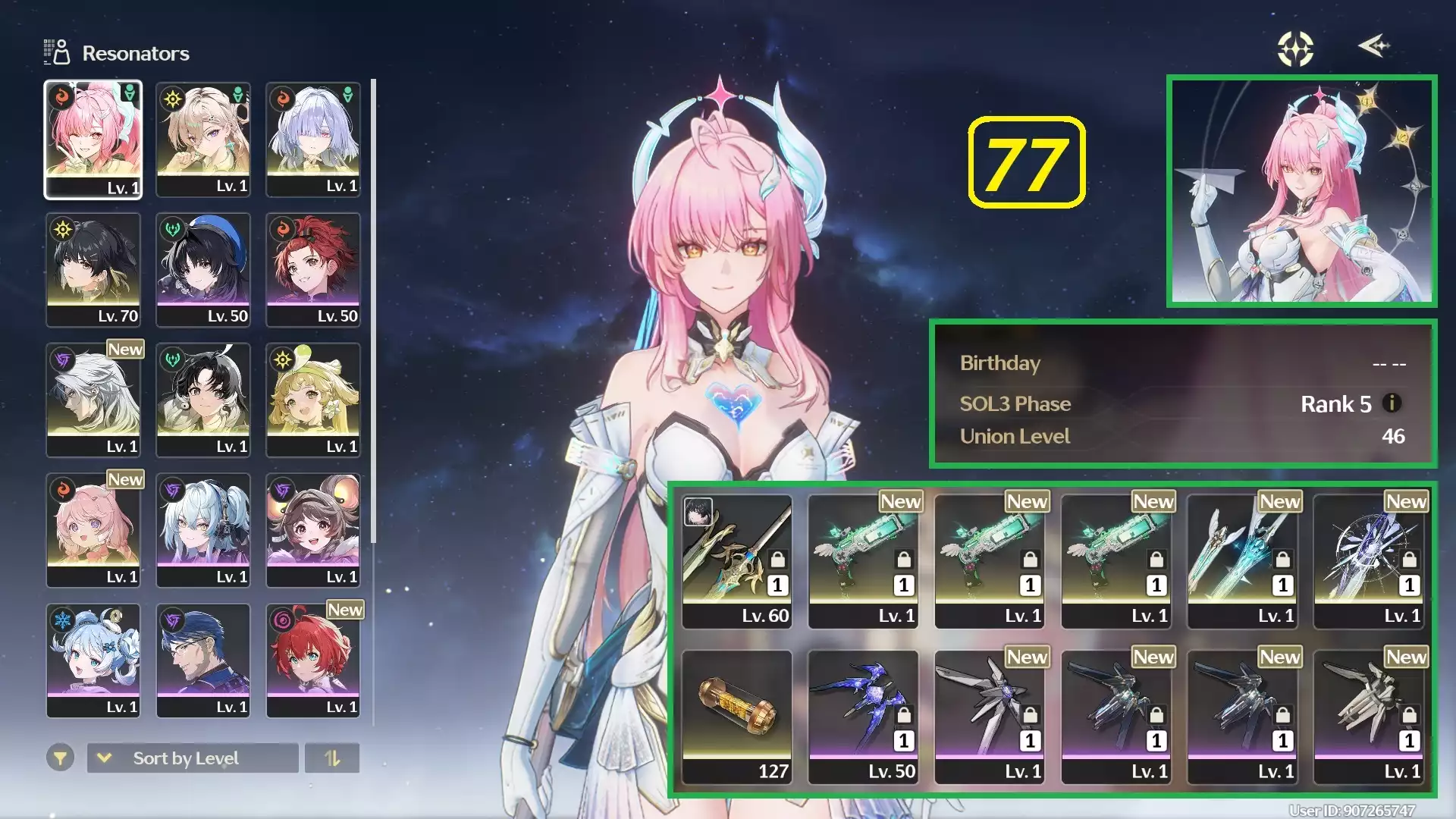Click the four-pointed star compass icon
The image size is (1456, 819).
tap(1295, 49)
